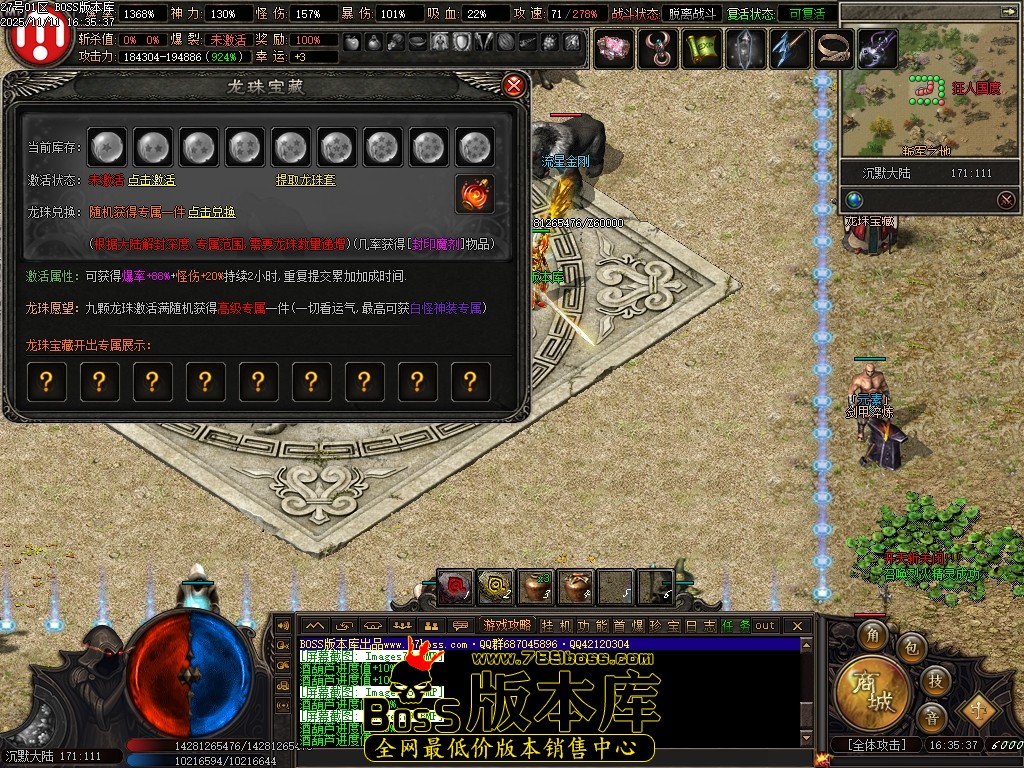
Task: Open the character sheet with 角 button
Action: tap(874, 635)
